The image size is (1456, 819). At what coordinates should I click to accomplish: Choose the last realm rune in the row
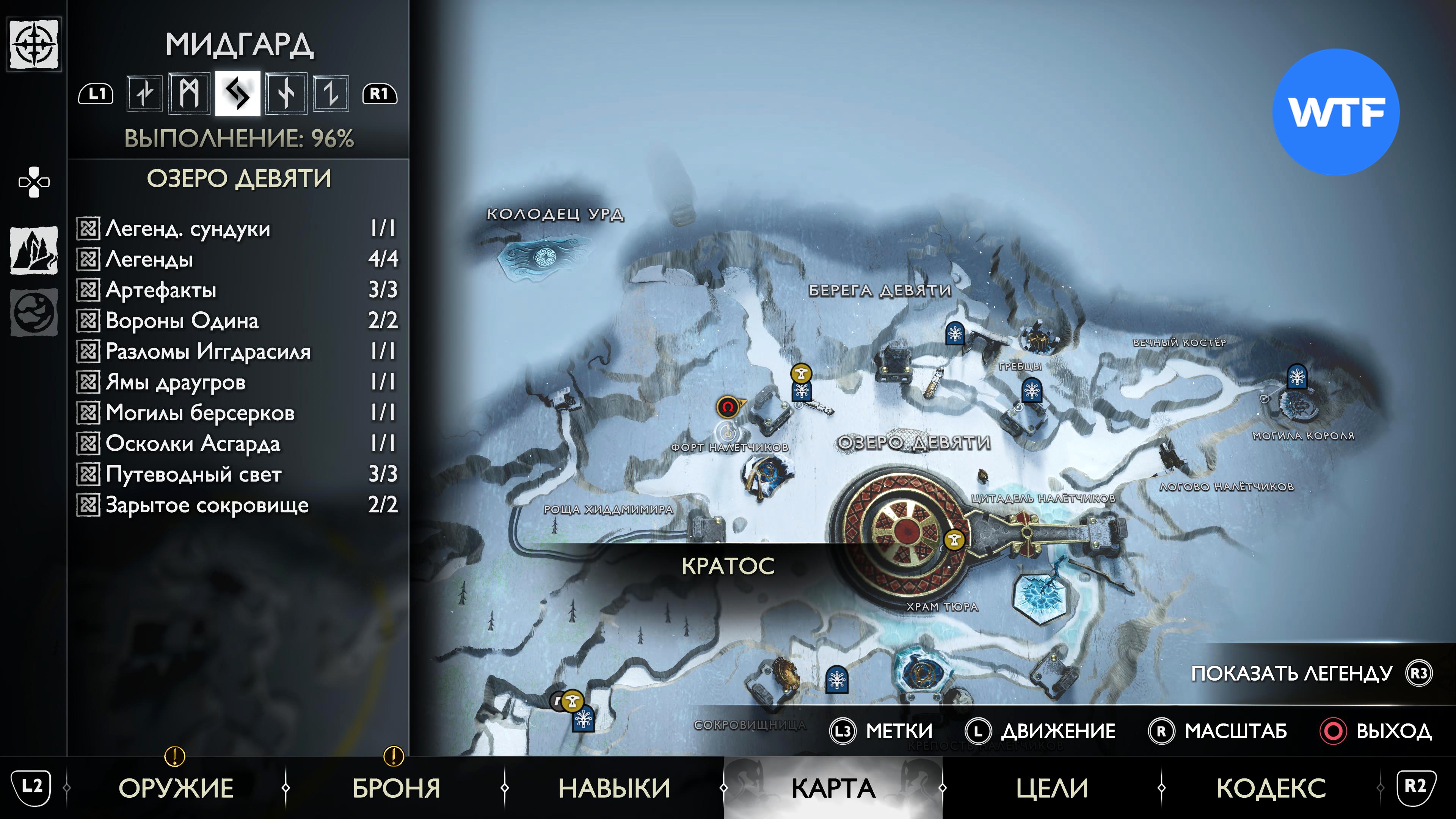point(331,93)
